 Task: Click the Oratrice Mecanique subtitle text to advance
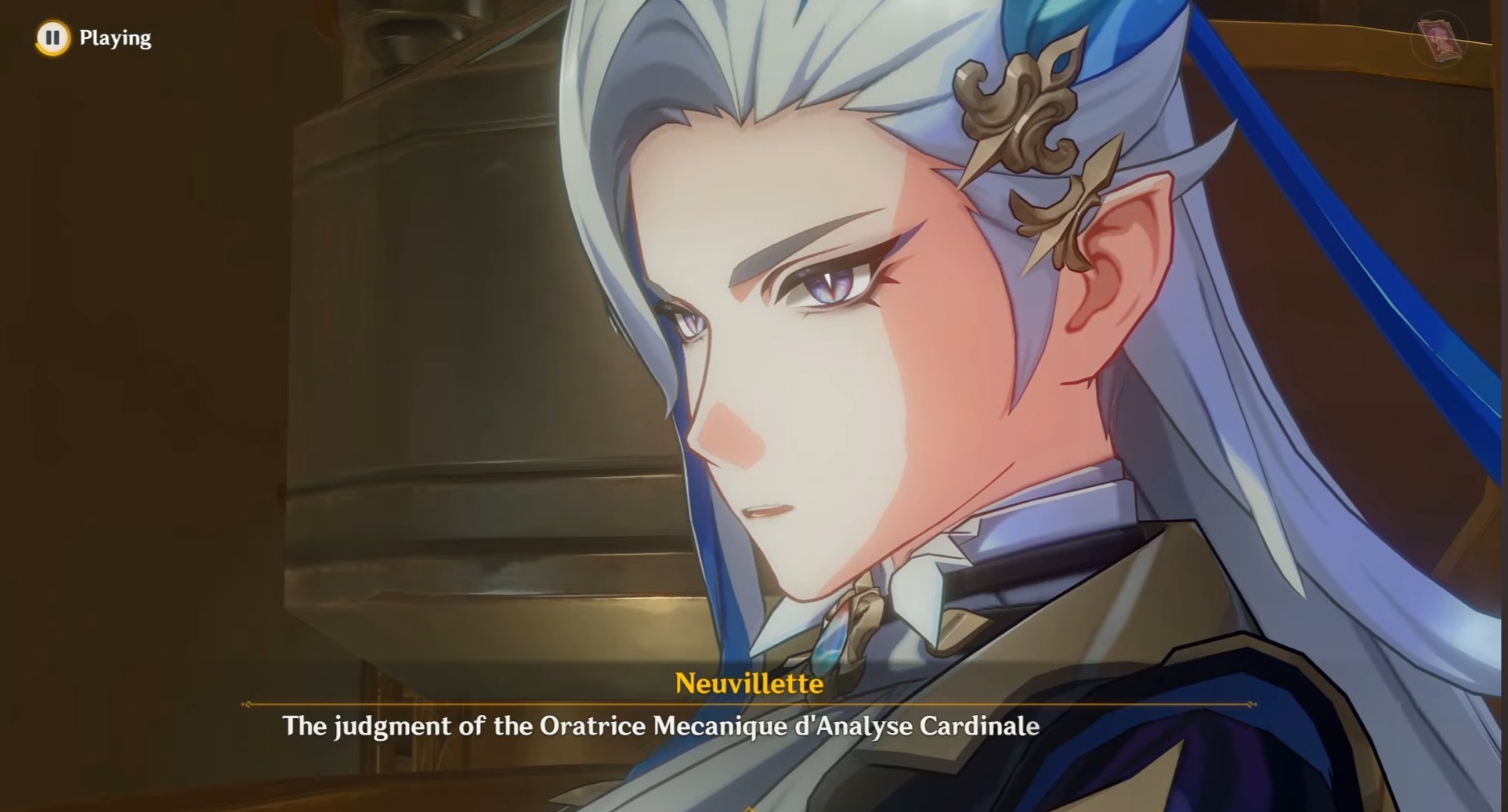pos(662,726)
